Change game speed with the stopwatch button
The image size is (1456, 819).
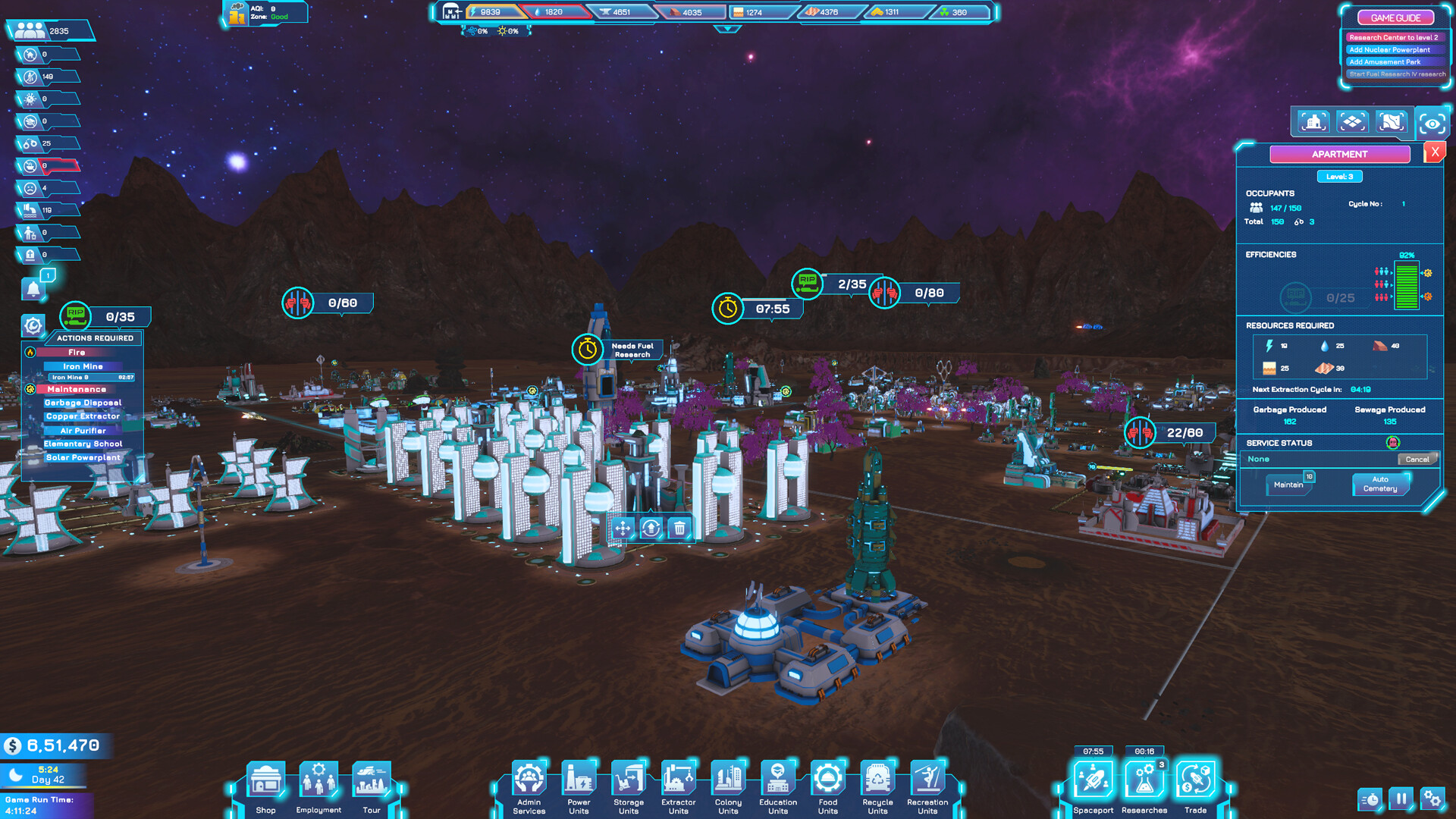point(1370,799)
